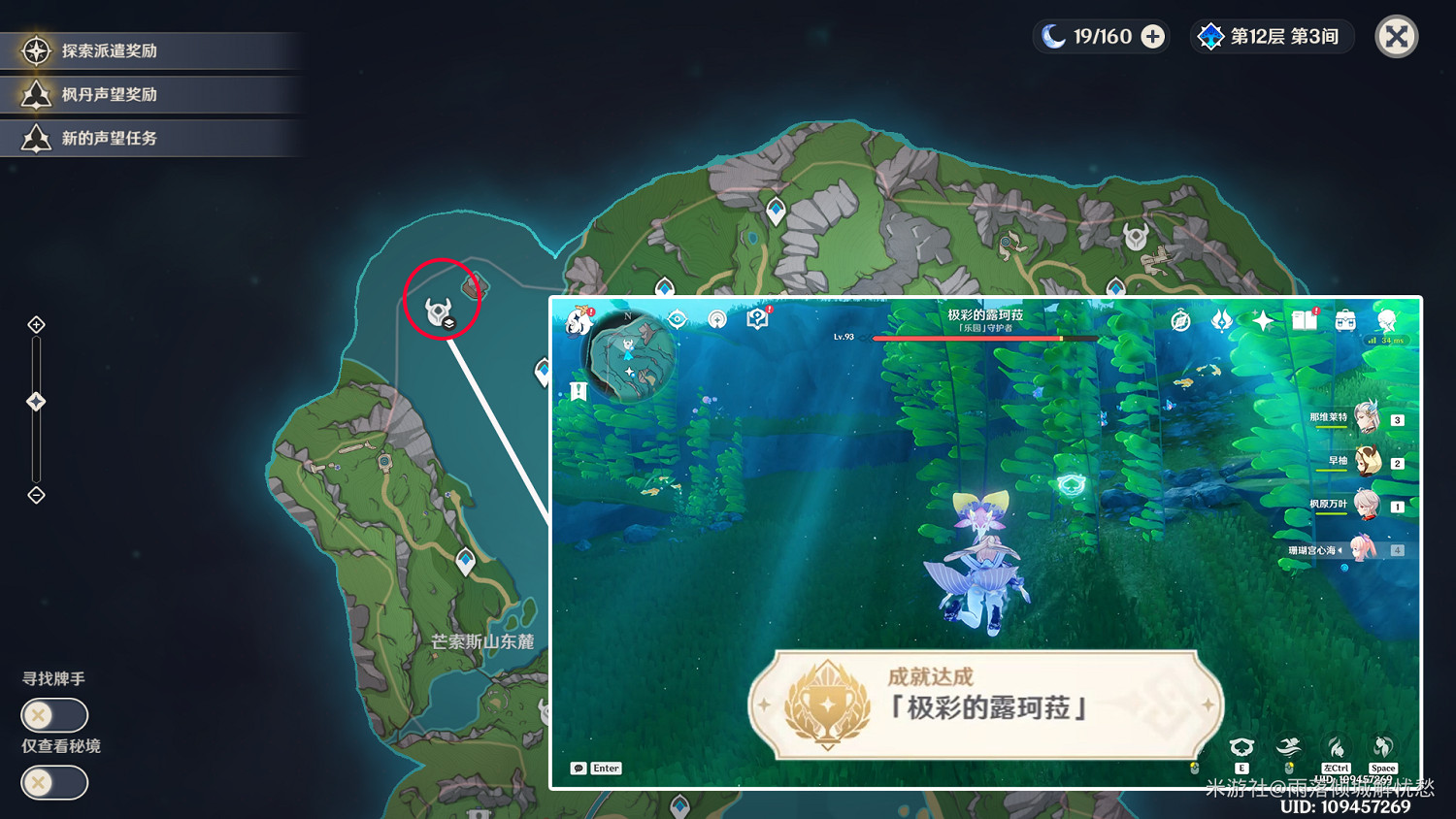Screen dimensions: 1456x819
Task: Open the backpack inventory icon
Action: click(1343, 320)
